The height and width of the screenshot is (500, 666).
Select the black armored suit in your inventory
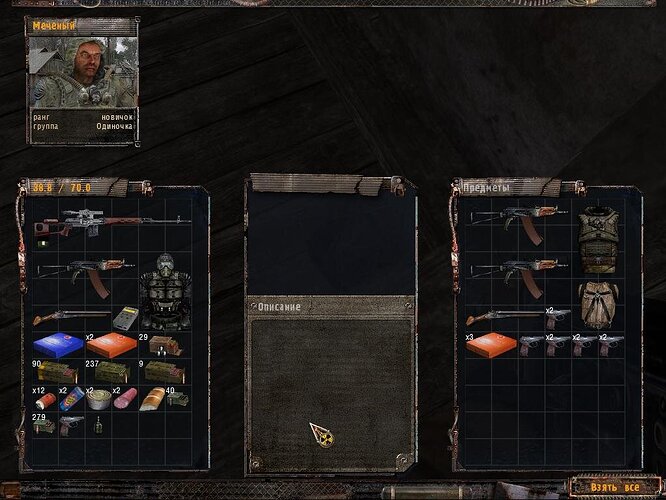coord(164,291)
